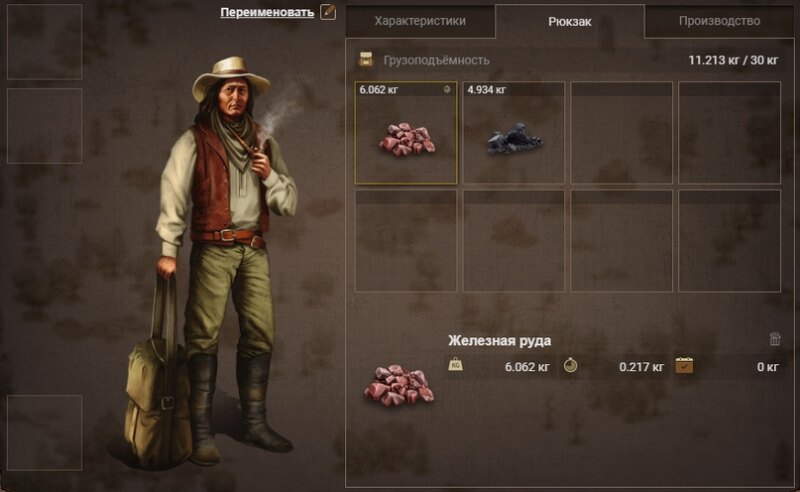Switch to the Производство tab
The image size is (800, 492).
(x=719, y=20)
